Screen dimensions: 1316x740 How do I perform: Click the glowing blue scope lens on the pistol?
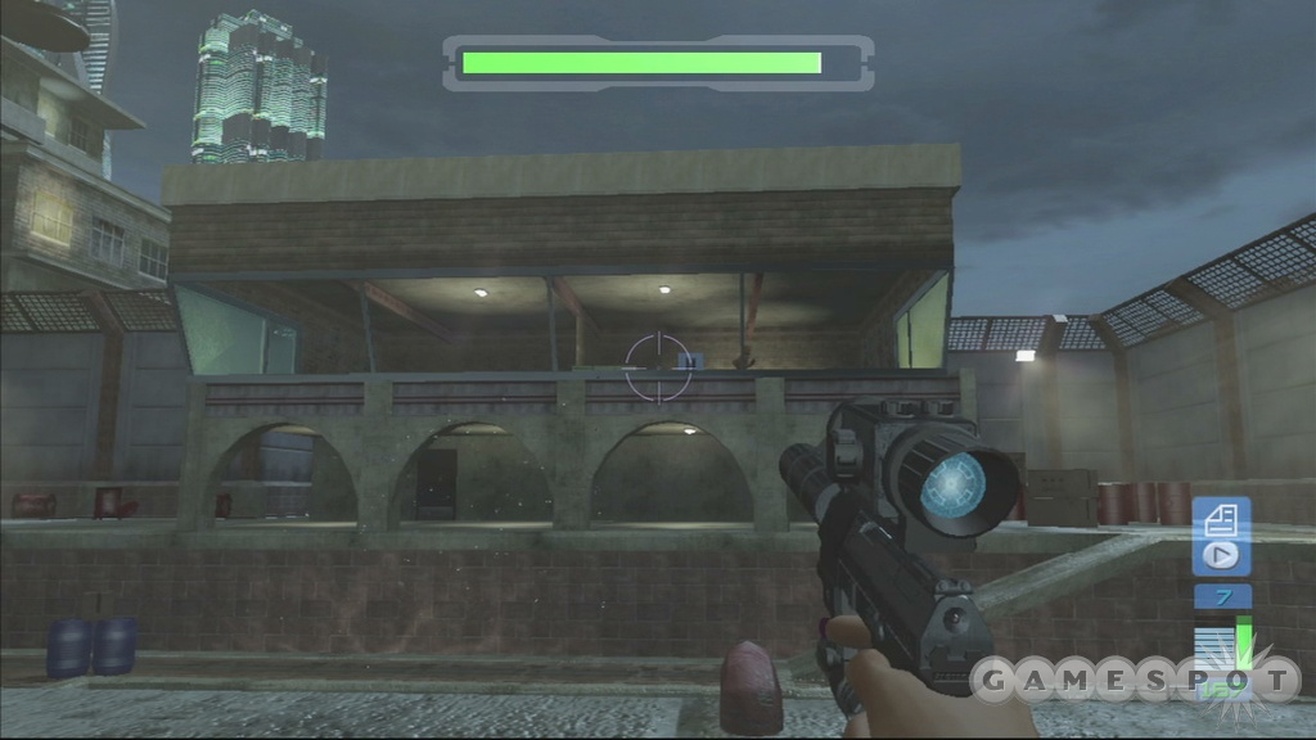click(x=949, y=487)
